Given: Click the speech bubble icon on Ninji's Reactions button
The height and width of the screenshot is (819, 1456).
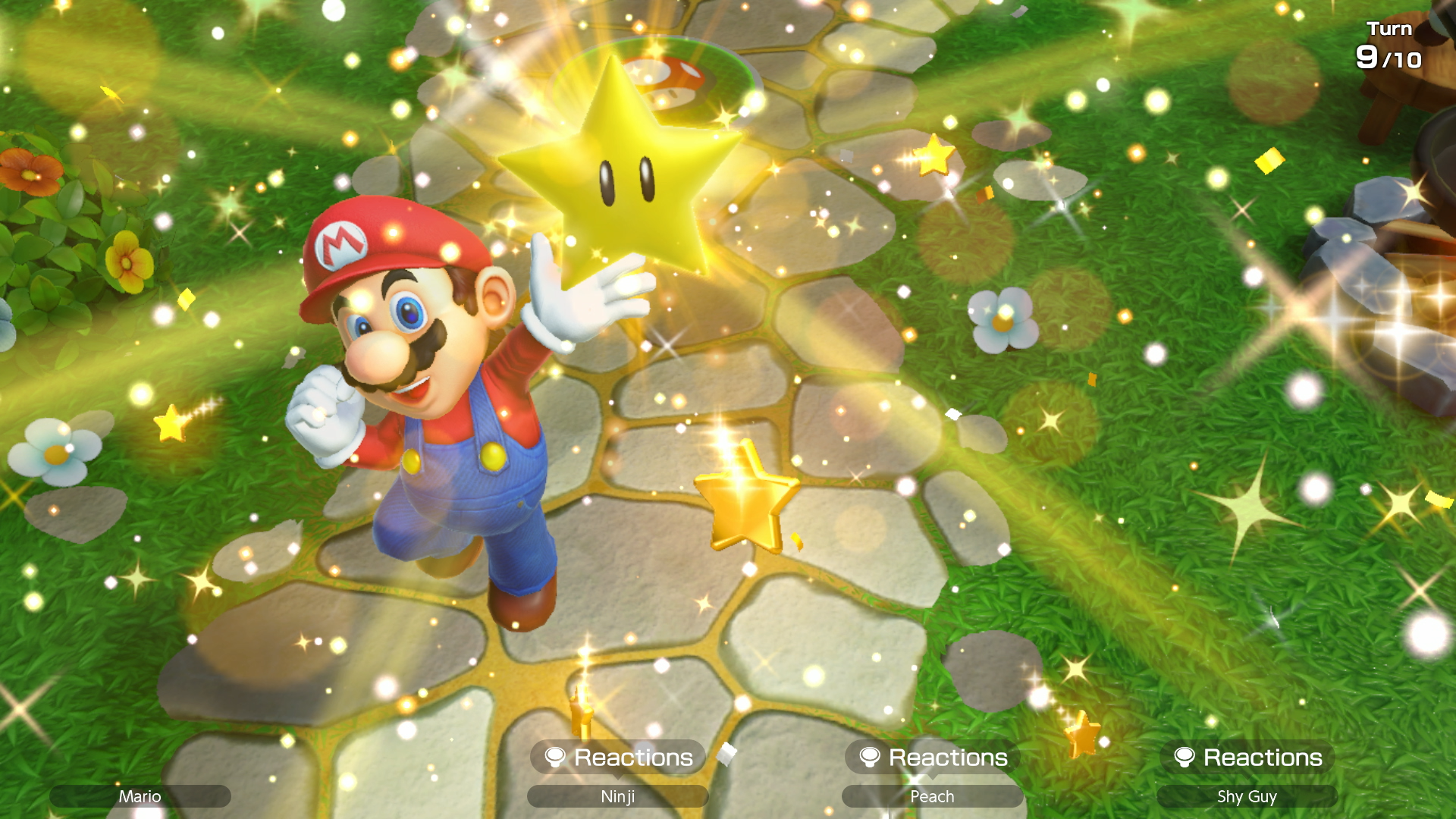Looking at the screenshot, I should tap(556, 757).
